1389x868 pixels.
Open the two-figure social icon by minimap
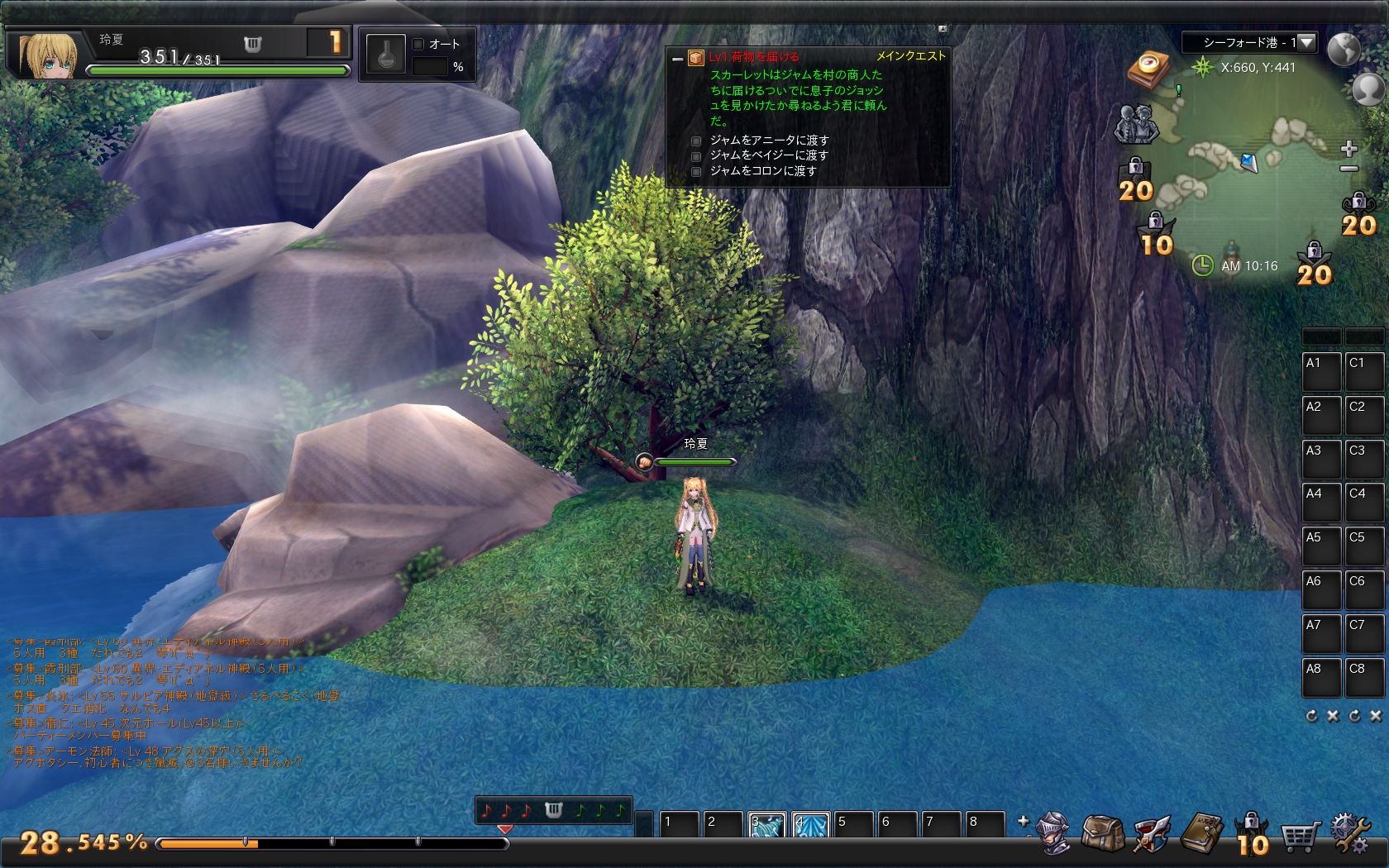[x=1136, y=124]
